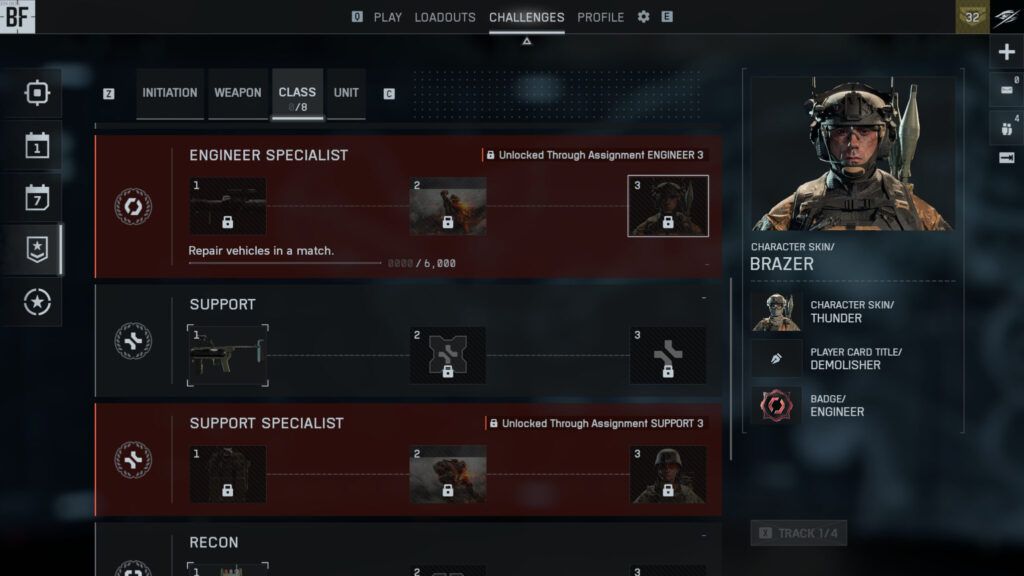Open settings with the gear icon

click(643, 17)
